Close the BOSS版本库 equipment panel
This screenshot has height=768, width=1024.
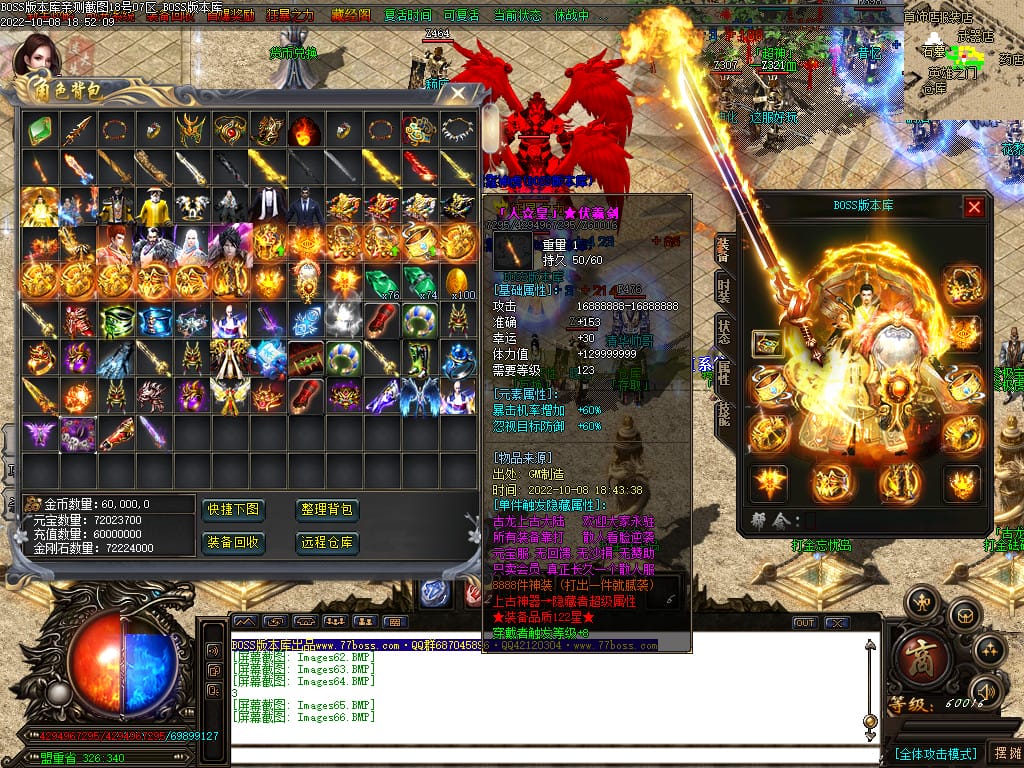point(974,207)
